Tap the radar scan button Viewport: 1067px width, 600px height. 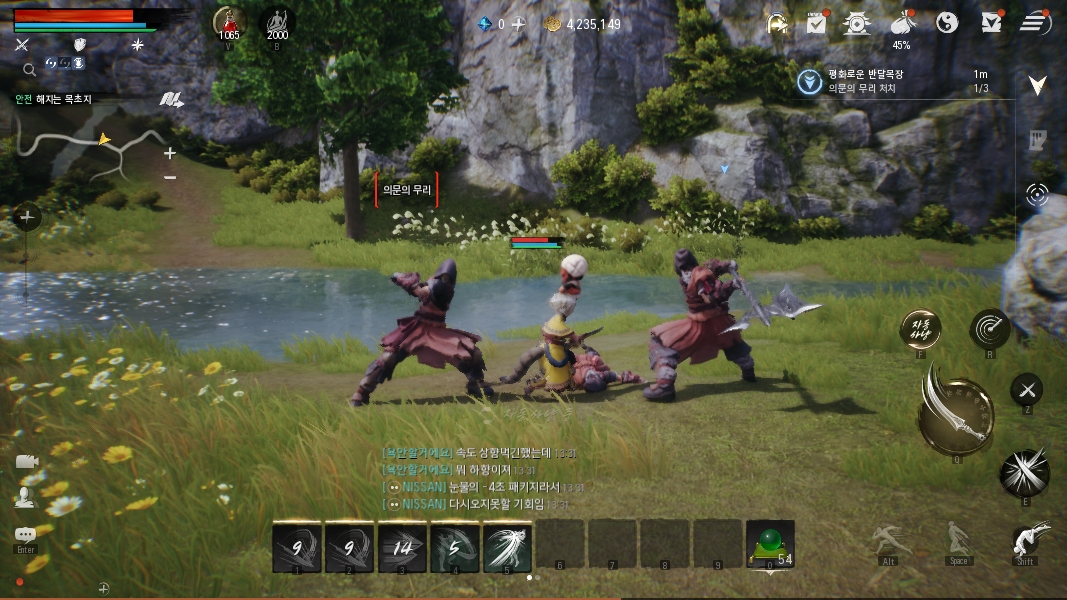[989, 328]
